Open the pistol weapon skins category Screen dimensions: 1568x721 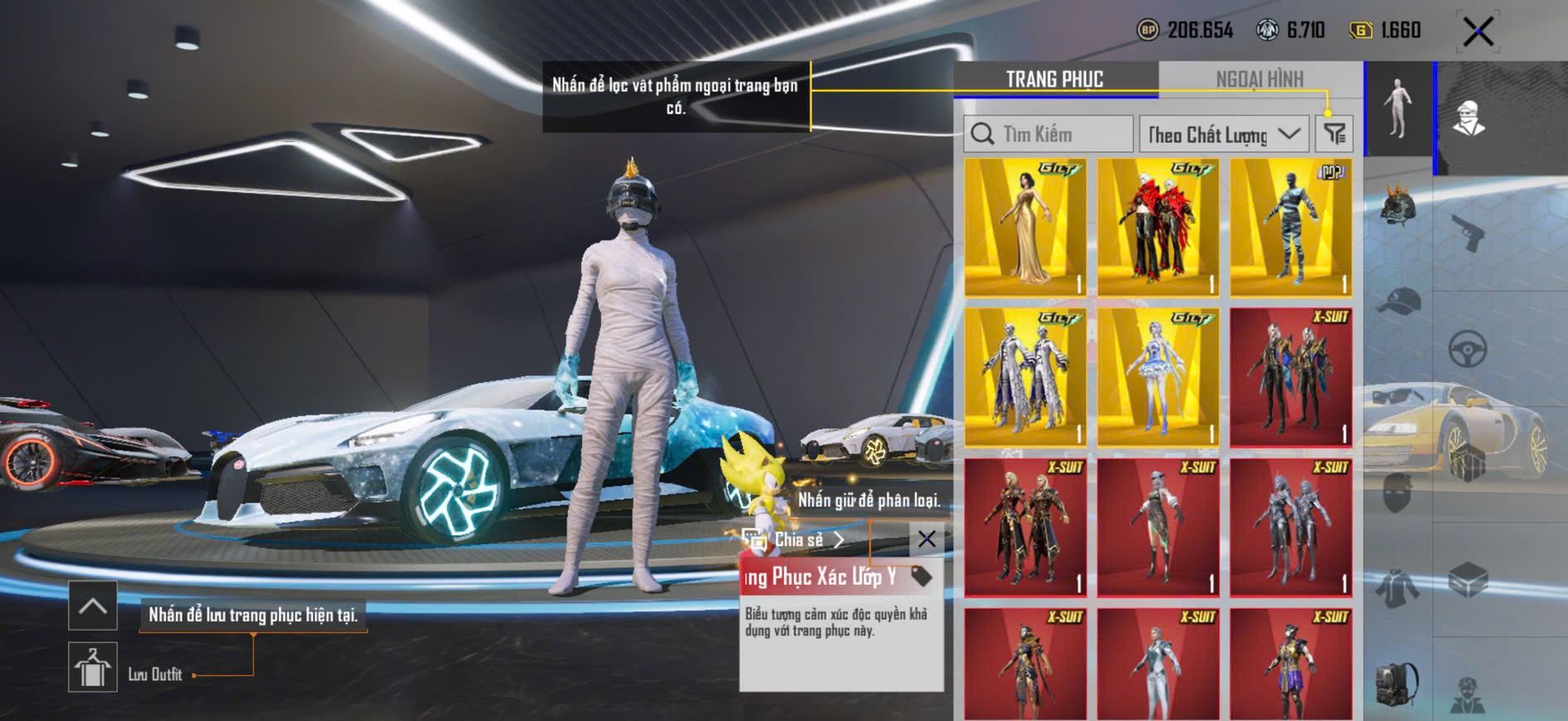pyautogui.click(x=1468, y=233)
